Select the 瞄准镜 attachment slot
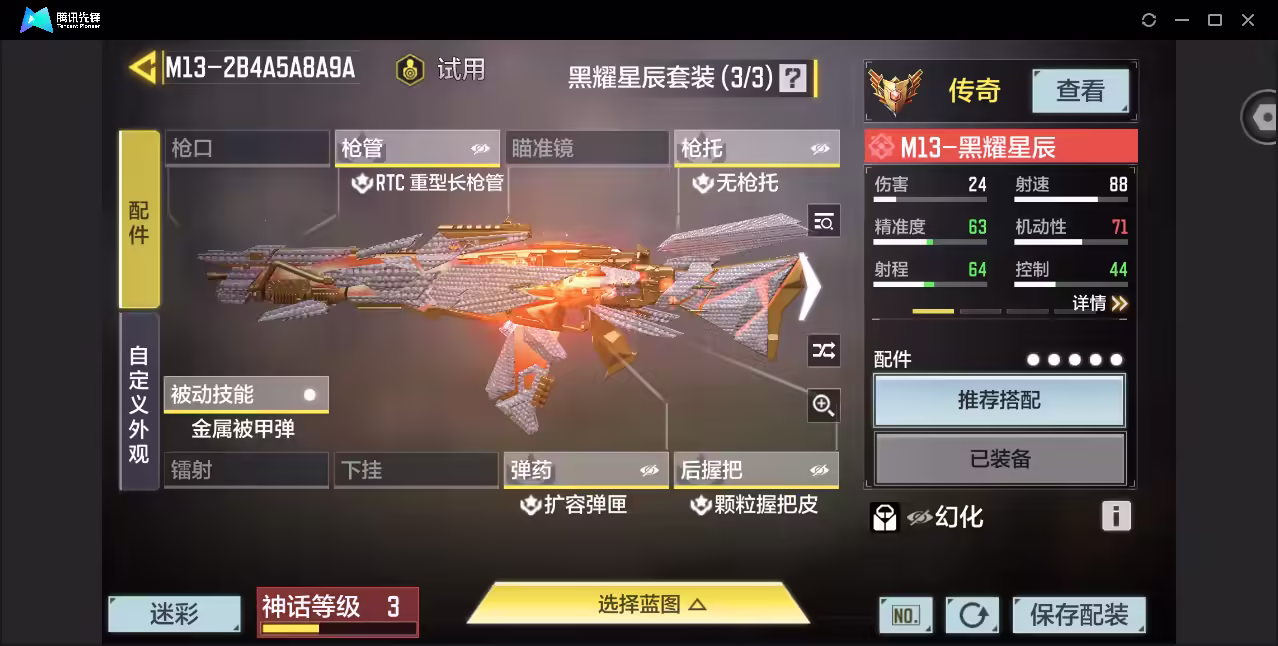This screenshot has height=646, width=1278. (586, 148)
